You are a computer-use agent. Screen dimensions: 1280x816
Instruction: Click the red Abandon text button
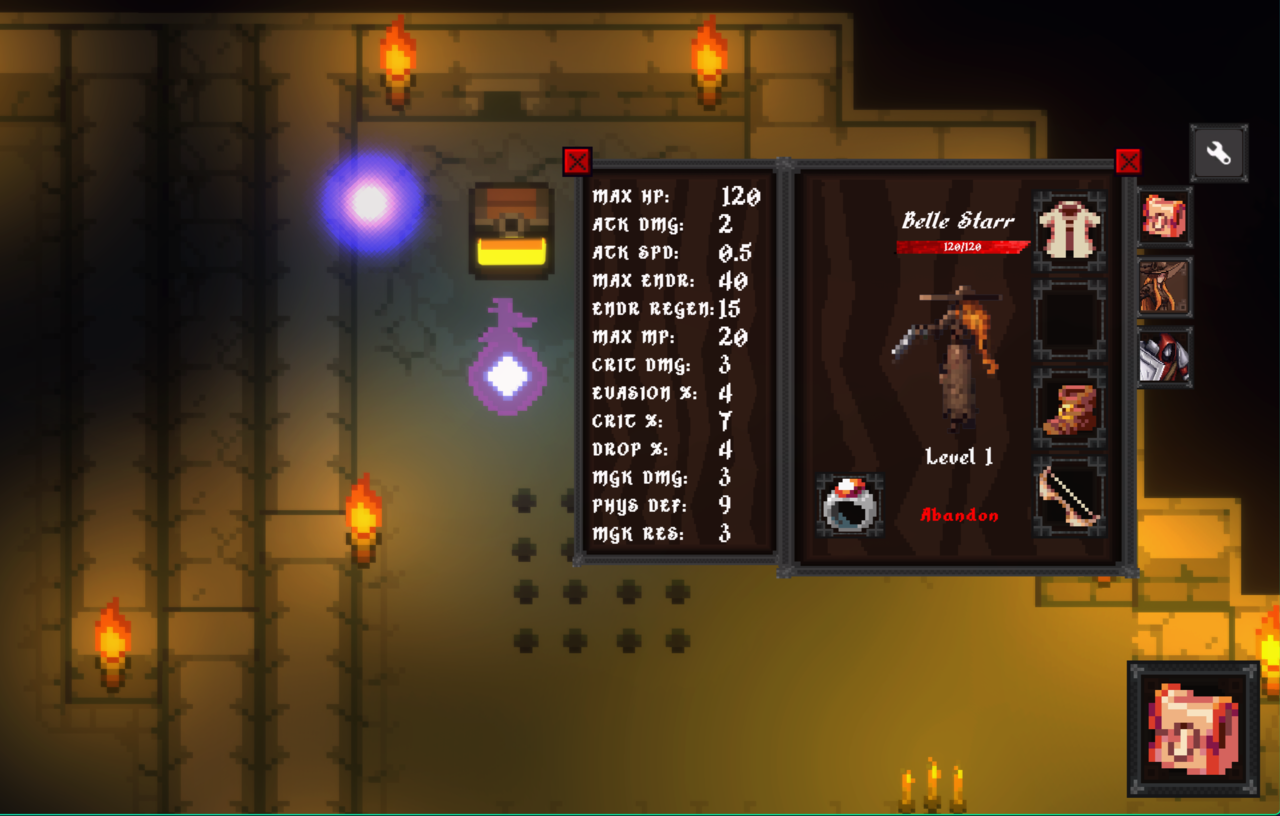pyautogui.click(x=959, y=516)
